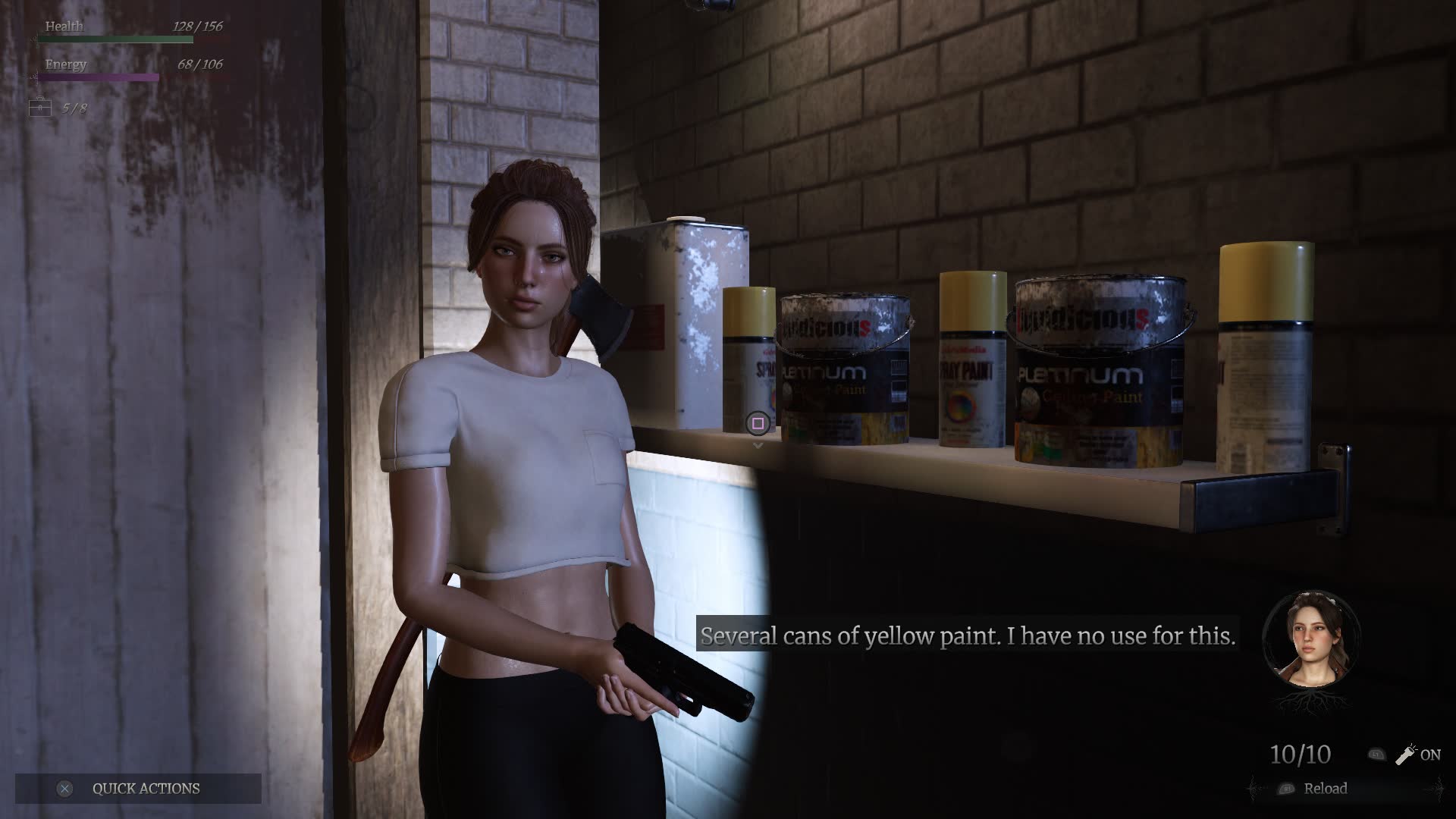Image resolution: width=1456 pixels, height=819 pixels.
Task: Choose the Reload action
Action: coord(1325,789)
